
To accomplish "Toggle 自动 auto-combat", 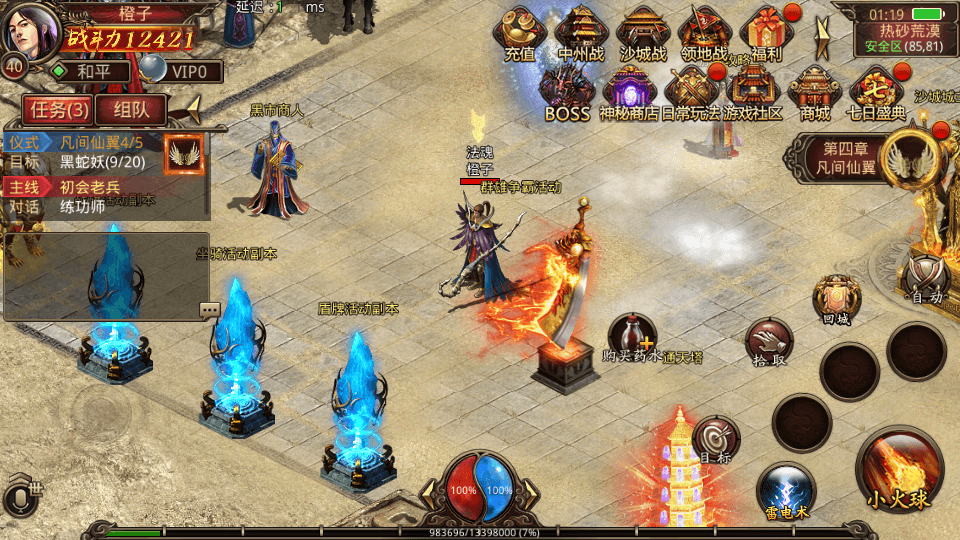I will pyautogui.click(x=925, y=274).
